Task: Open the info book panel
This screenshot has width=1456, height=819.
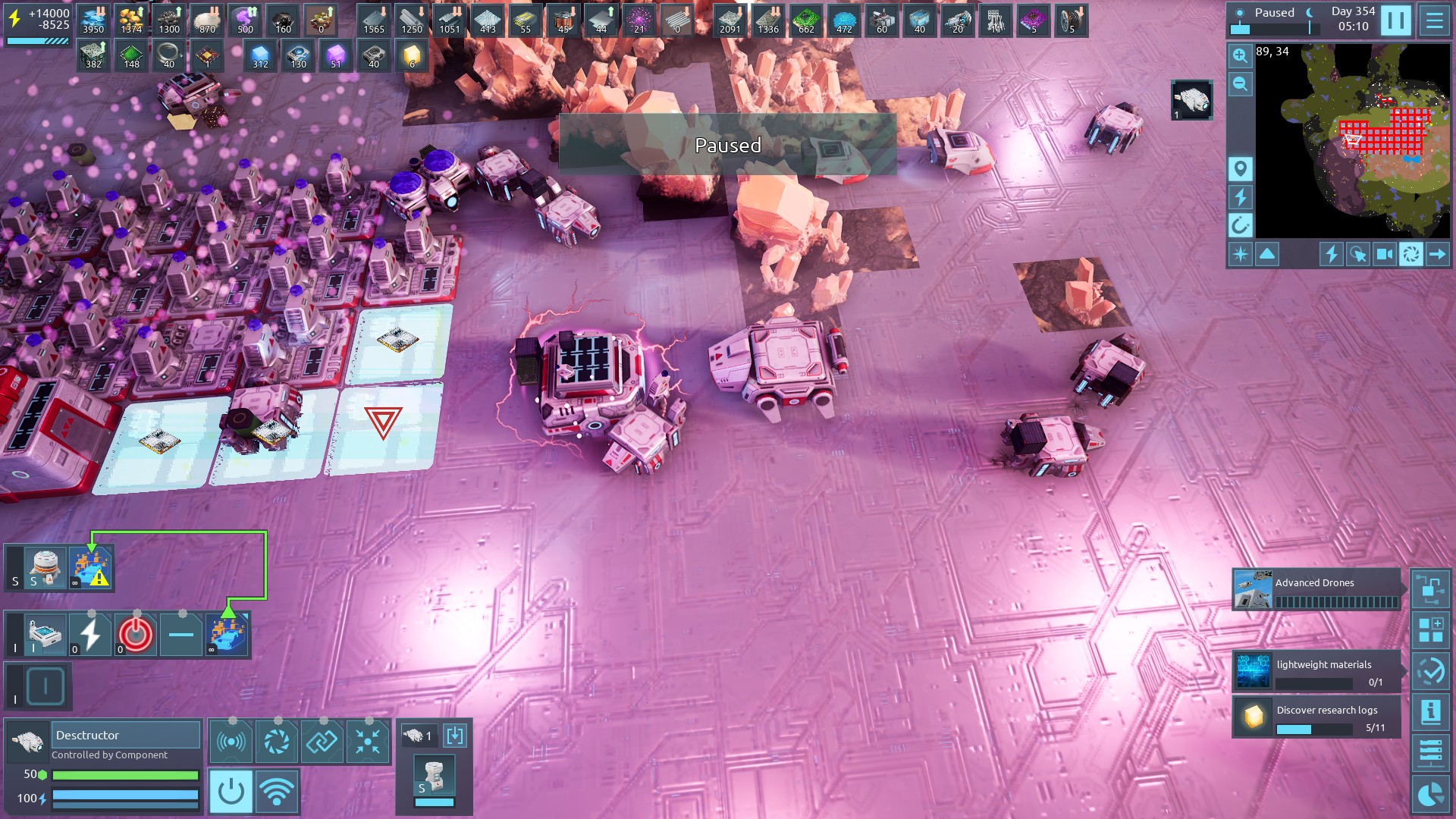Action: (1430, 712)
